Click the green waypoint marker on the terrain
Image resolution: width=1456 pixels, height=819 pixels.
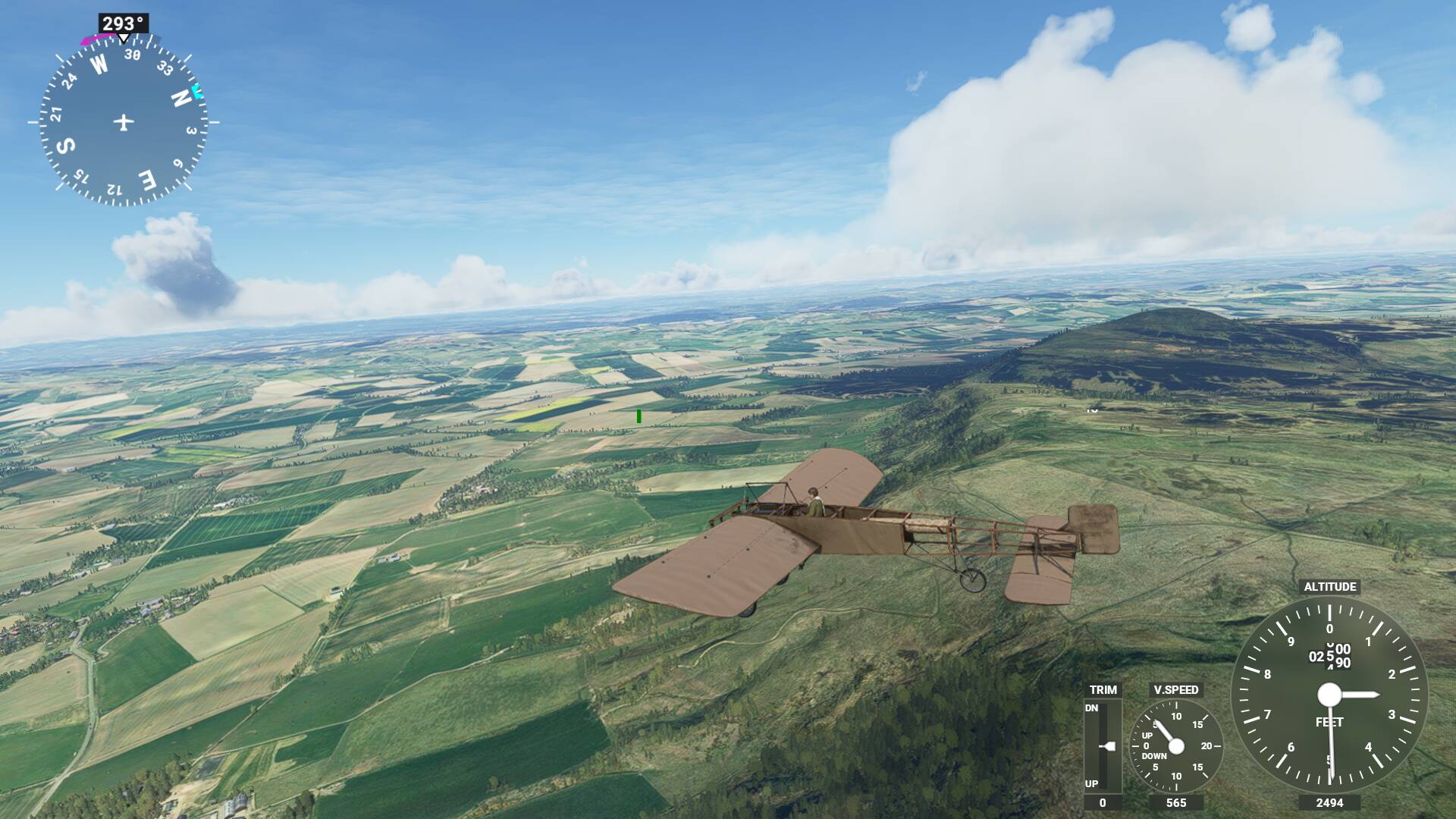click(x=639, y=414)
